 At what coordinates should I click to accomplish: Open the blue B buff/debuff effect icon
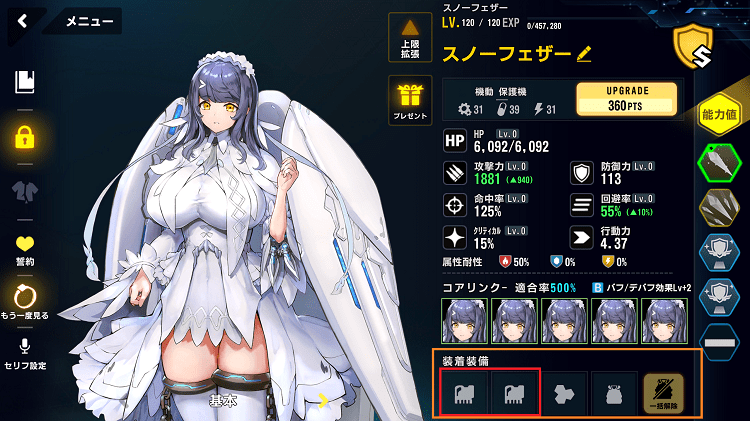[x=598, y=287]
